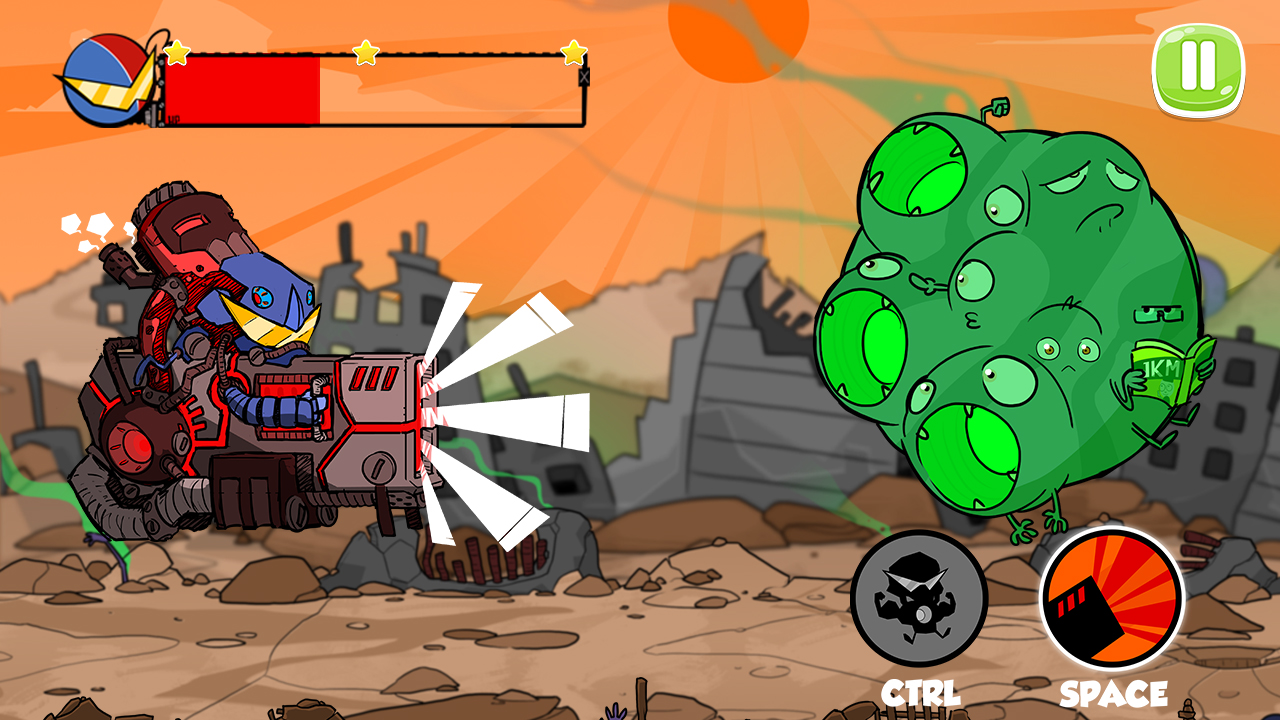Select the CTRL label under the ability button
This screenshot has height=720, width=1280.
coord(922,689)
